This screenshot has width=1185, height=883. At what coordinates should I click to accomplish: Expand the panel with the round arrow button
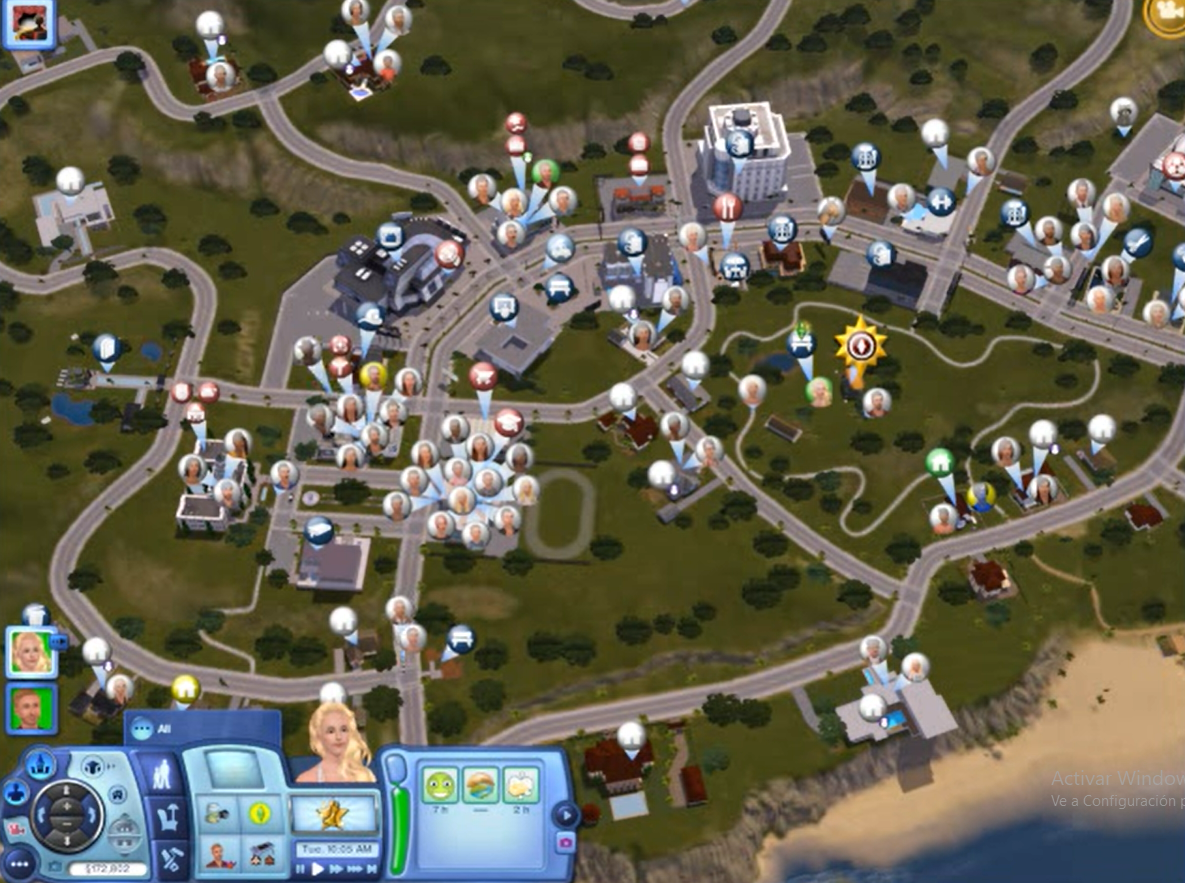(x=564, y=815)
